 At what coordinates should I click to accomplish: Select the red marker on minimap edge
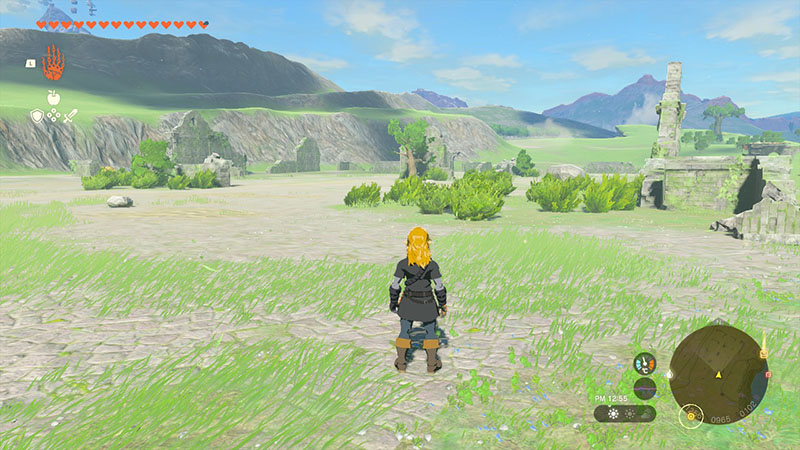(767, 374)
